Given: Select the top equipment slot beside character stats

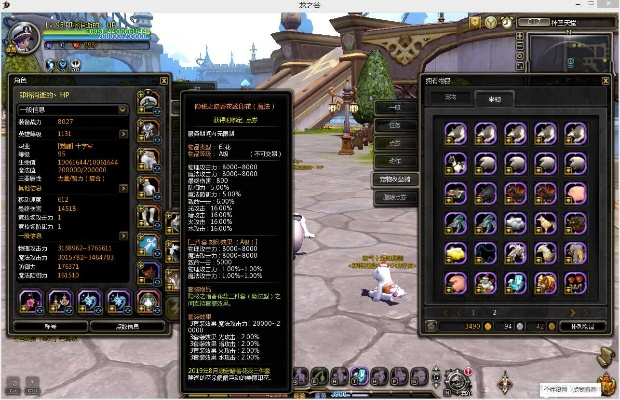Looking at the screenshot, I should pyautogui.click(x=147, y=101).
